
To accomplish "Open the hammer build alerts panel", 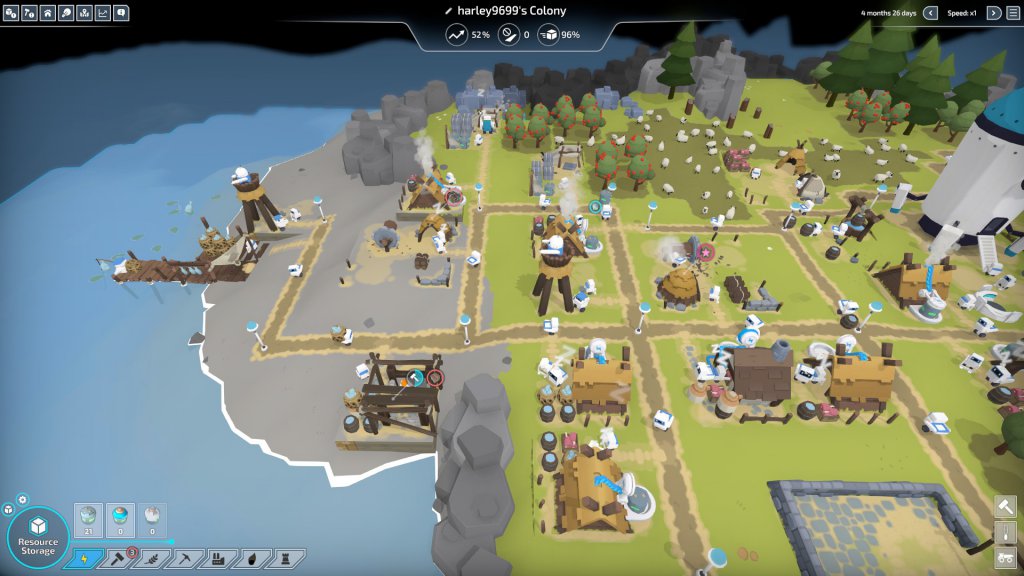I will (x=29, y=13).
